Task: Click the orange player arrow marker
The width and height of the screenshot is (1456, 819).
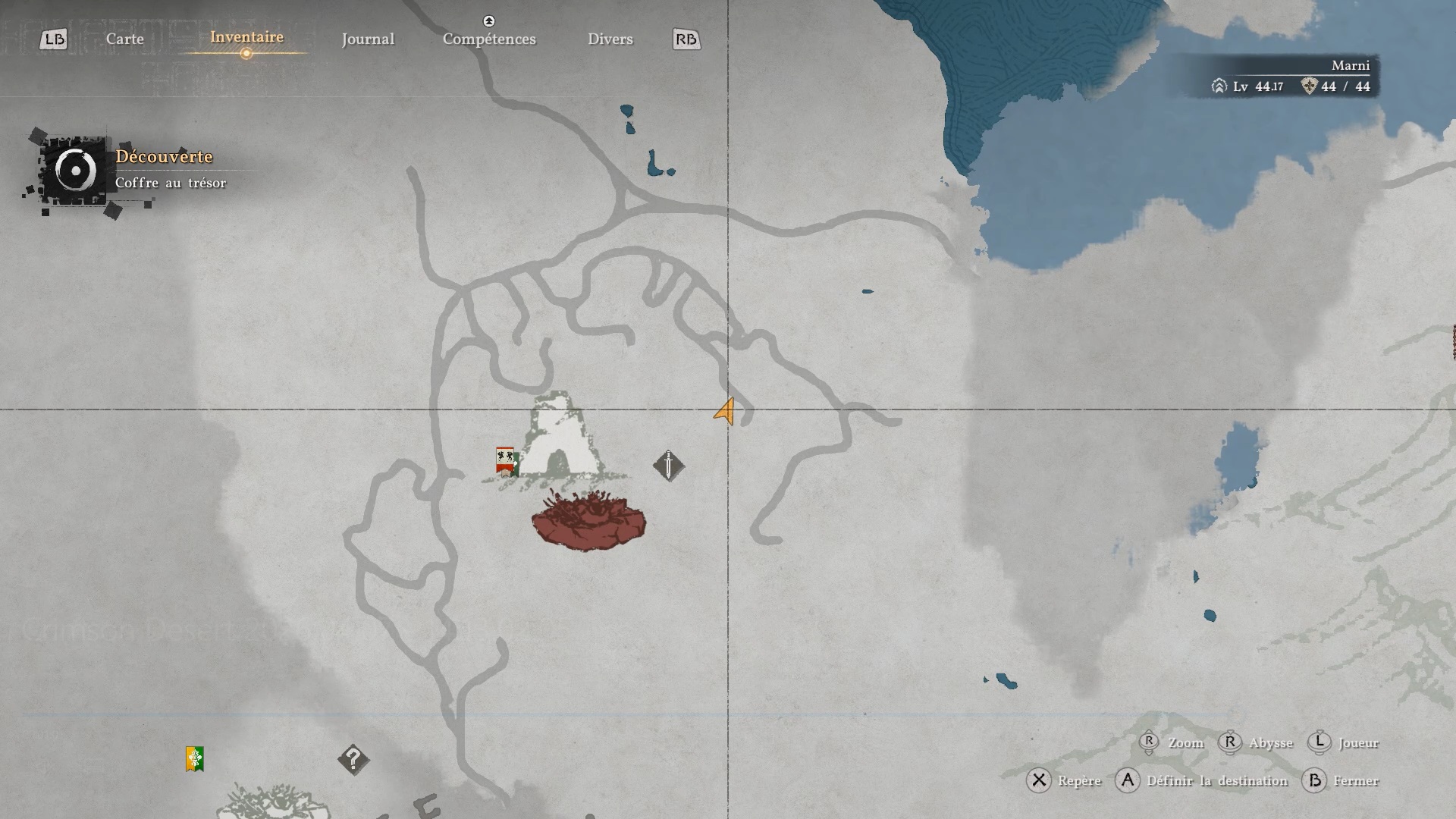Action: (x=725, y=412)
